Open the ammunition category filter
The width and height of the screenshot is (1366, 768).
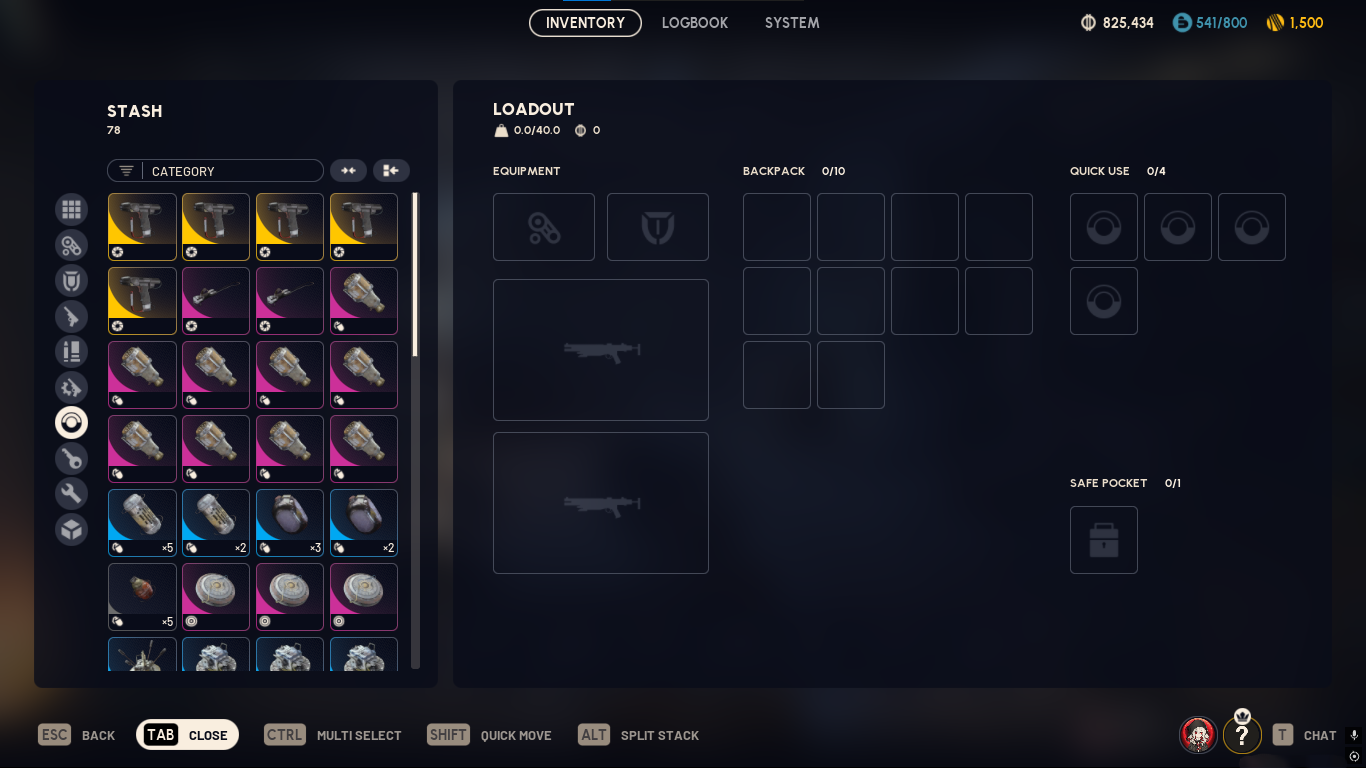pos(71,351)
